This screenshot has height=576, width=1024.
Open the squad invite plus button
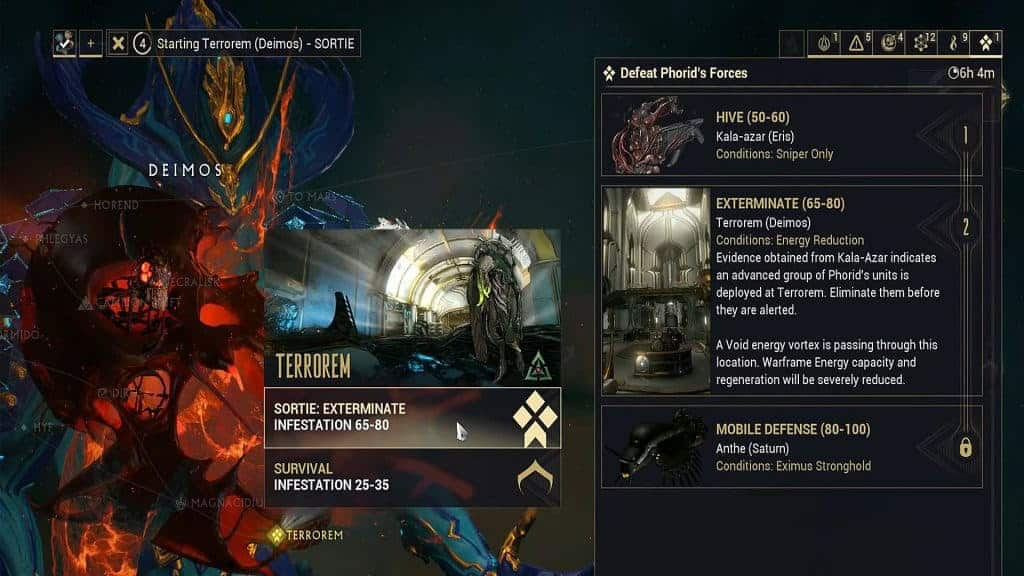[91, 44]
